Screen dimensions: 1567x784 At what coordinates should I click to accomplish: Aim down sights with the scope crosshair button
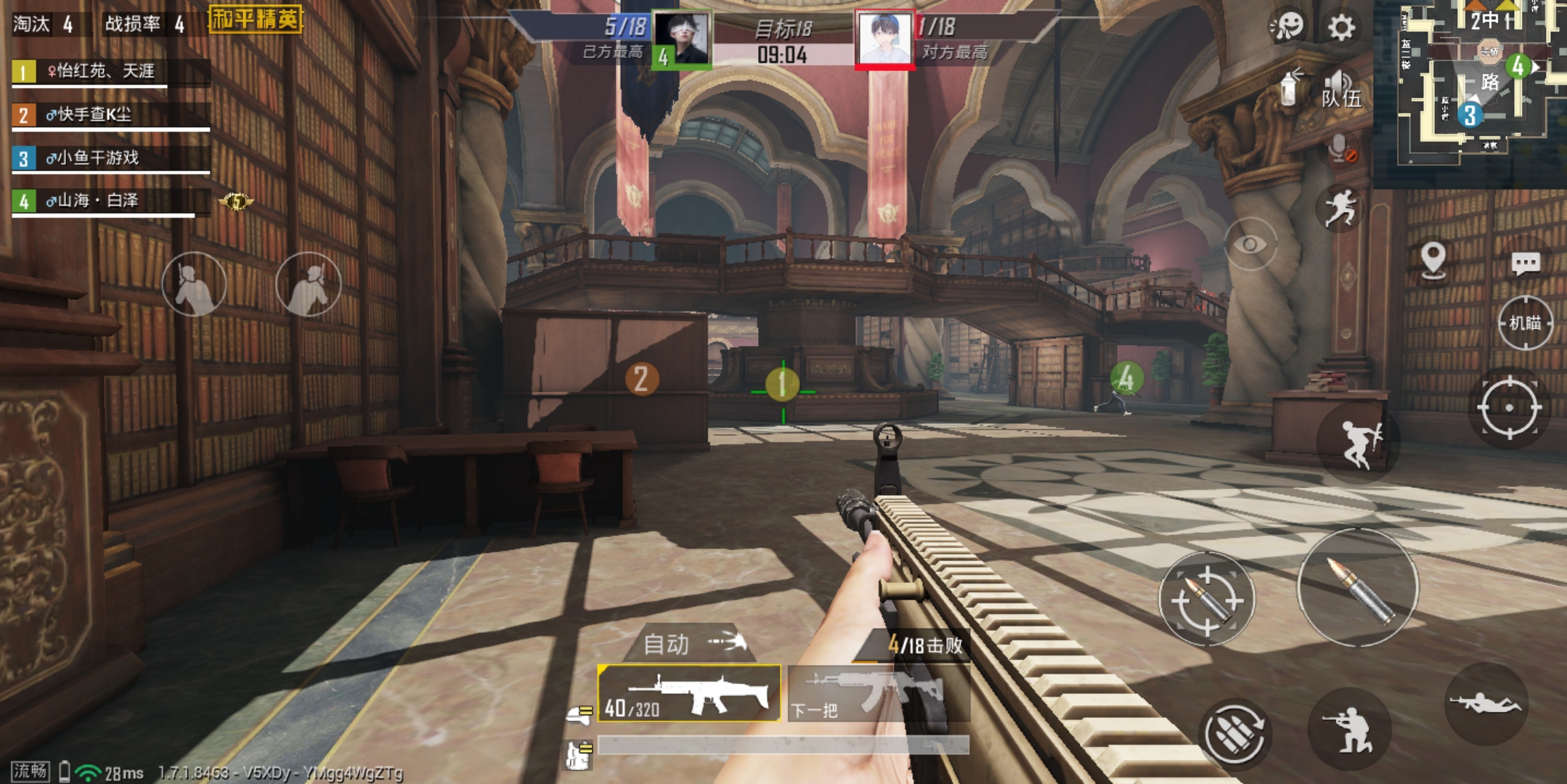coord(1509,407)
